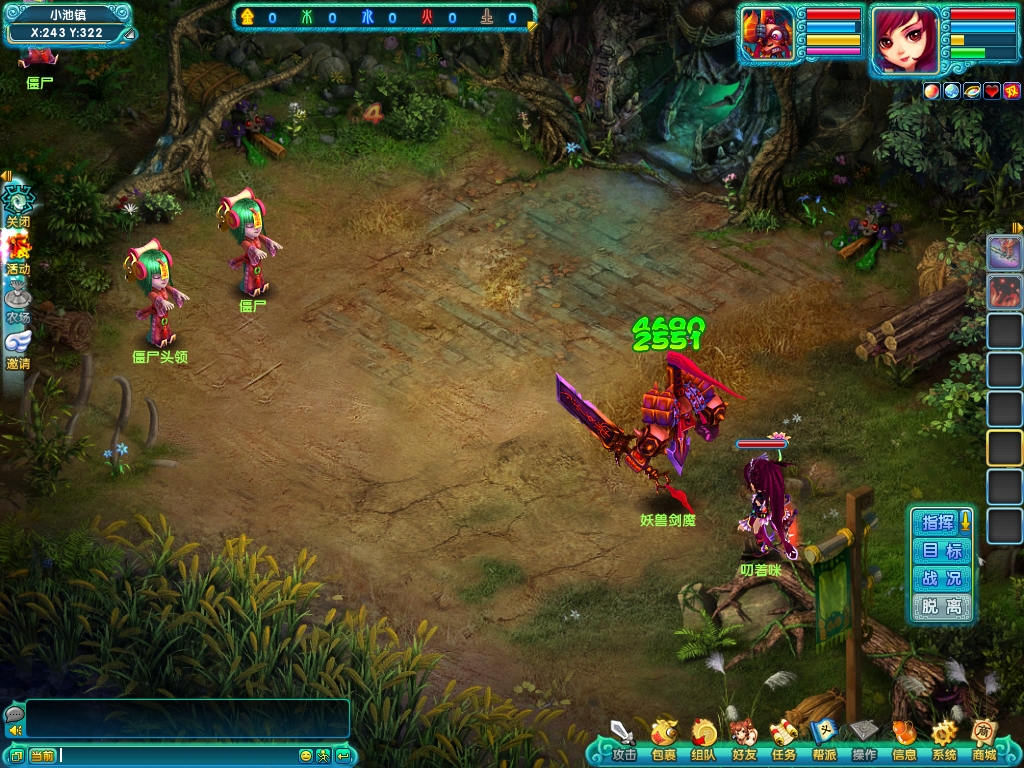Switch the 当前 chat channel selector
1024x768 pixels.
(42, 756)
